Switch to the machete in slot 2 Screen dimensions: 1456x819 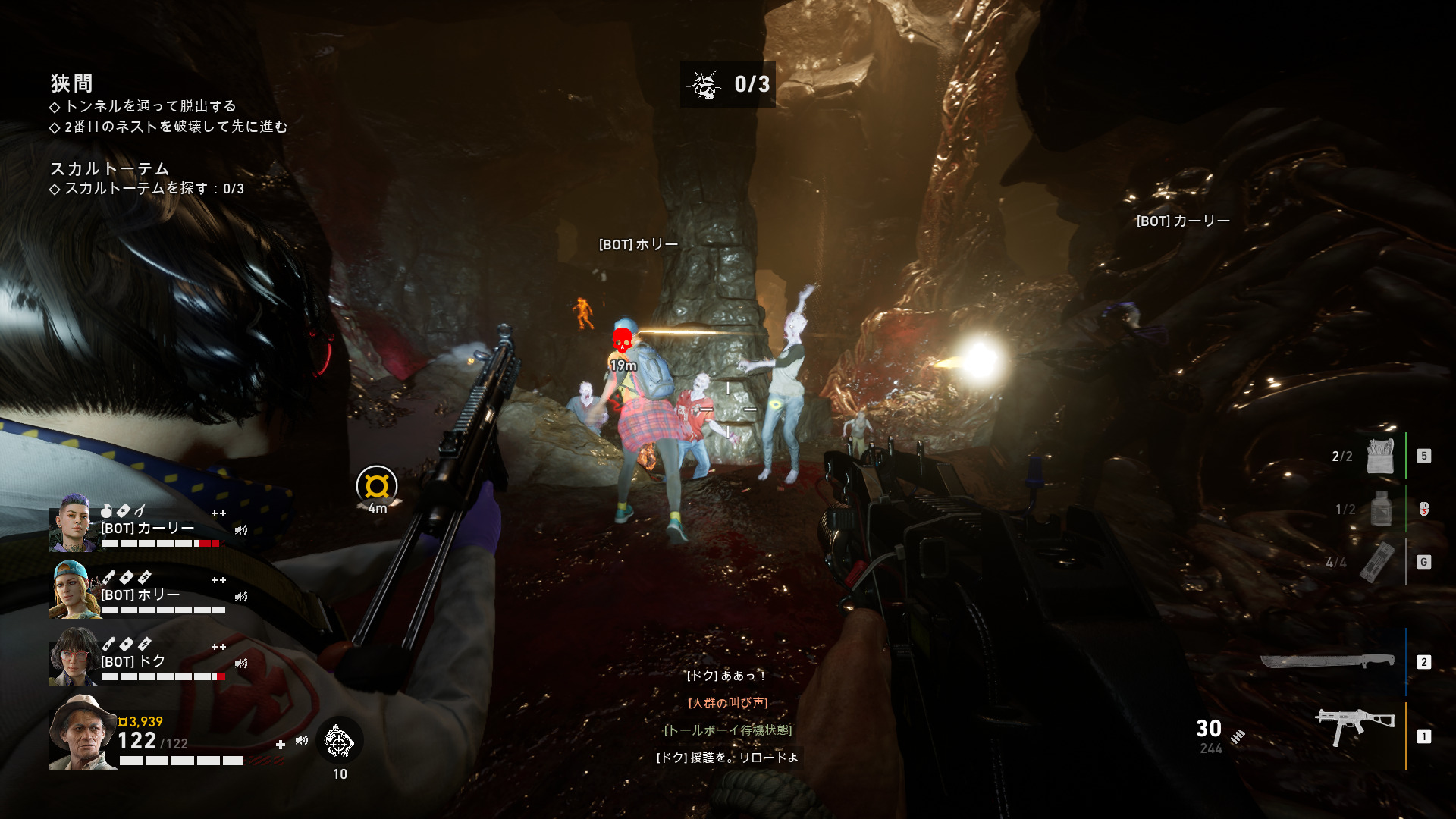1327,661
